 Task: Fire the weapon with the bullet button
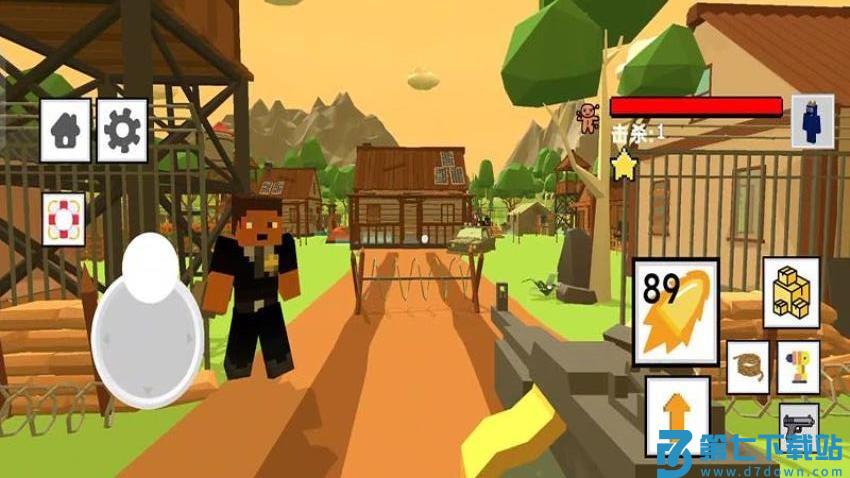(676, 311)
